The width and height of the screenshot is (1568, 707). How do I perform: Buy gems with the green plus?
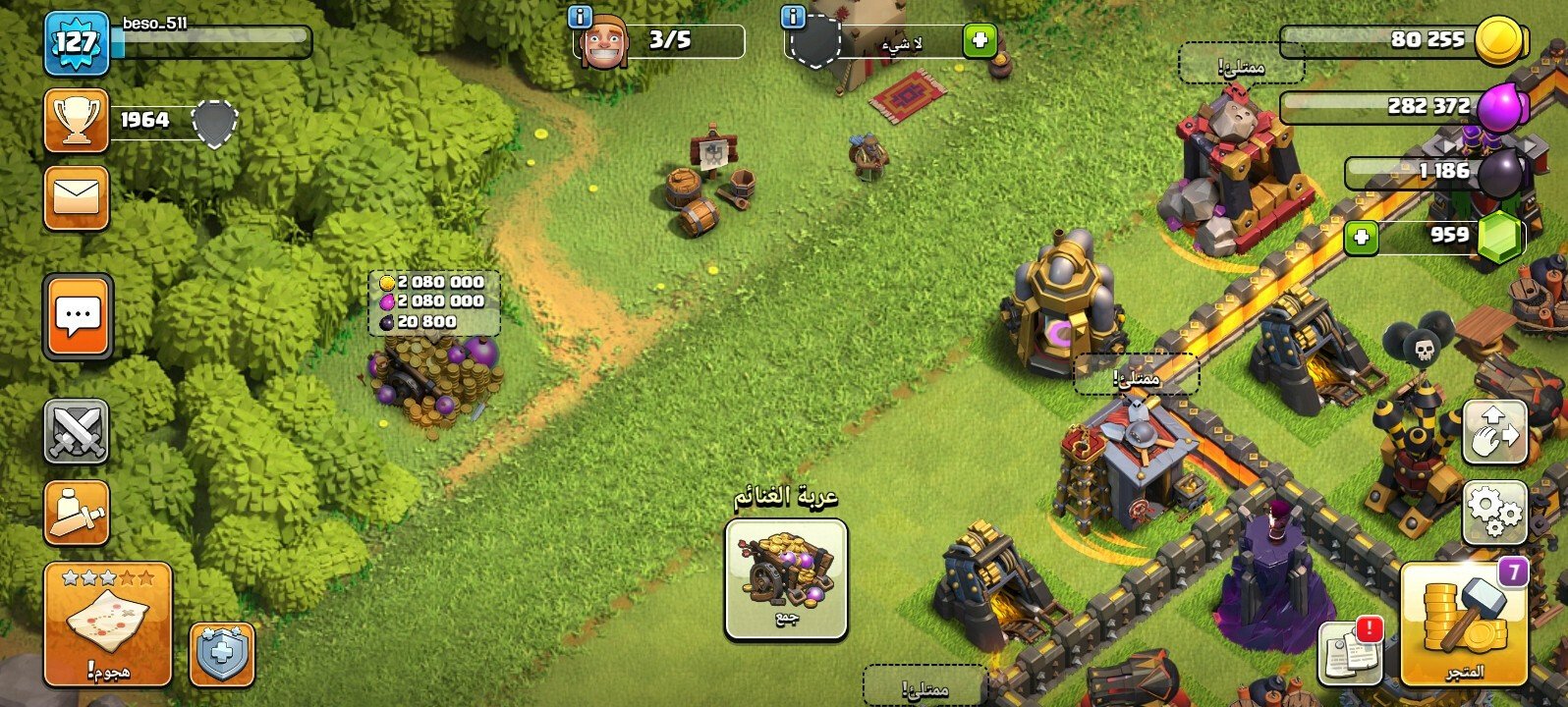1361,236
